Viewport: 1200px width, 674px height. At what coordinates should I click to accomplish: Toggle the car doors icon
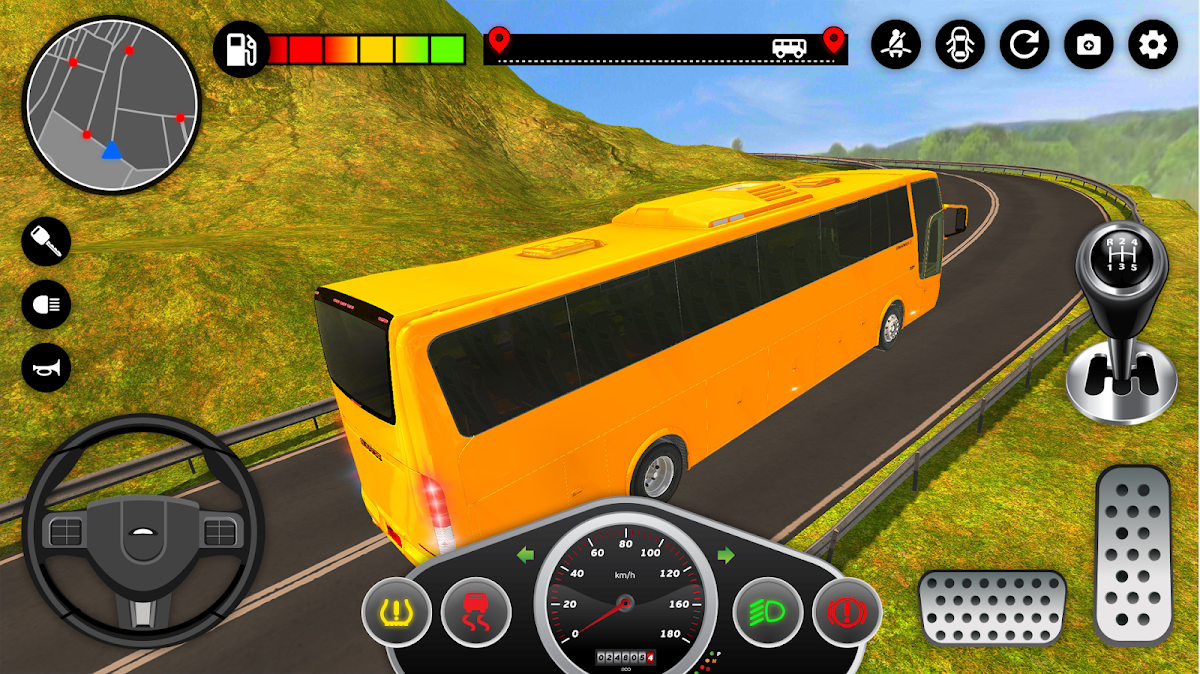(x=960, y=45)
